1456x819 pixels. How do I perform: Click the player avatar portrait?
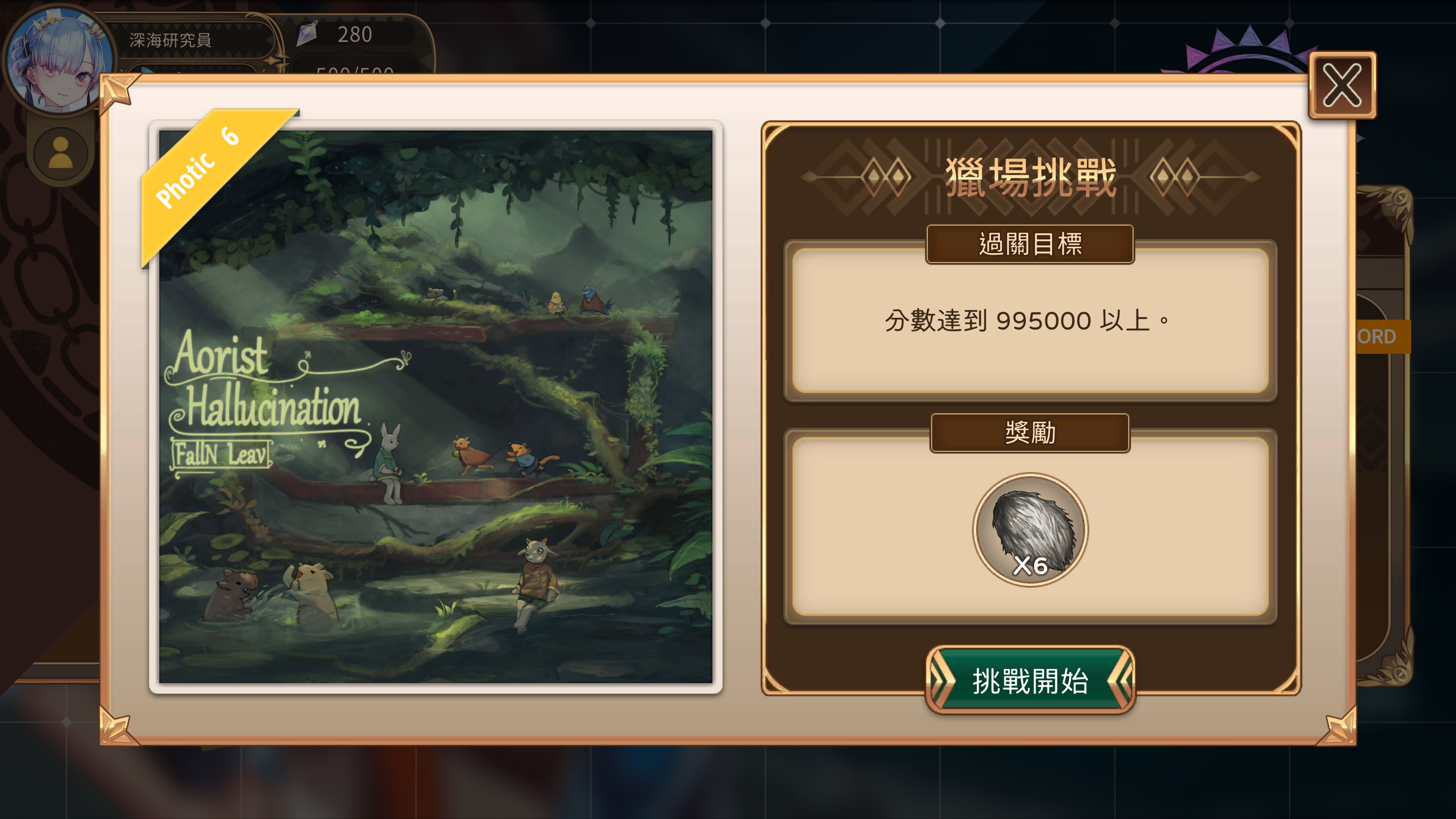click(56, 56)
